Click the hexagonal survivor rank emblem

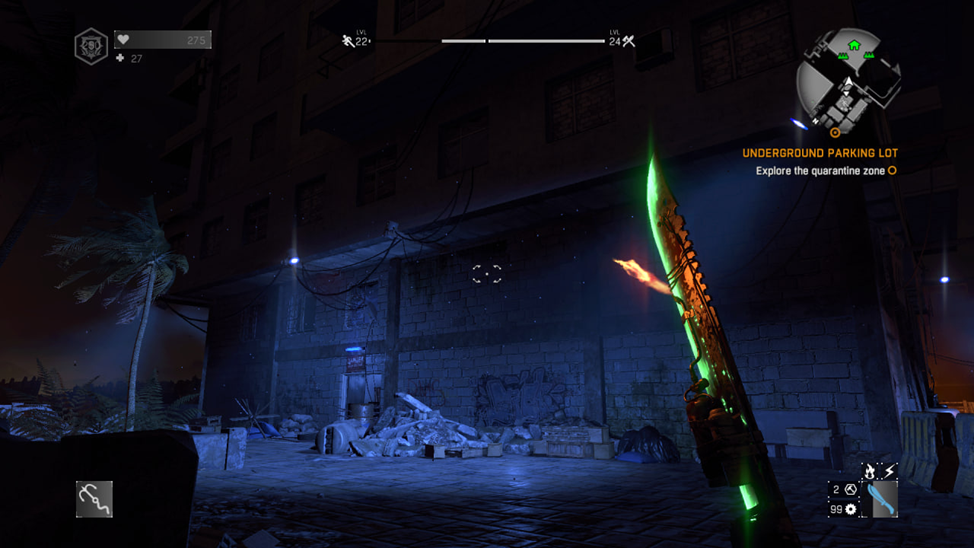tap(91, 46)
